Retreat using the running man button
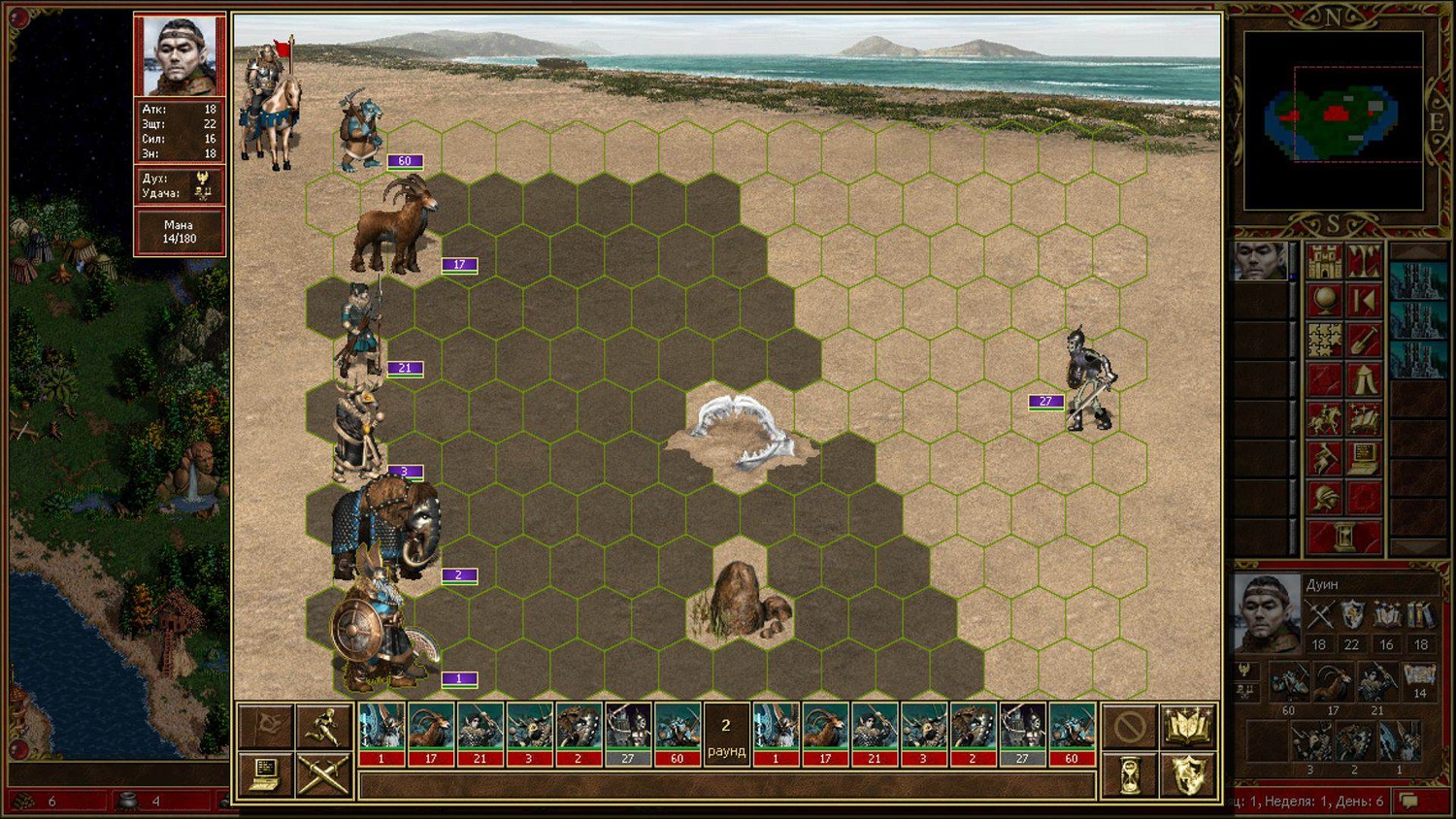Image resolution: width=1456 pixels, height=819 pixels. click(322, 727)
